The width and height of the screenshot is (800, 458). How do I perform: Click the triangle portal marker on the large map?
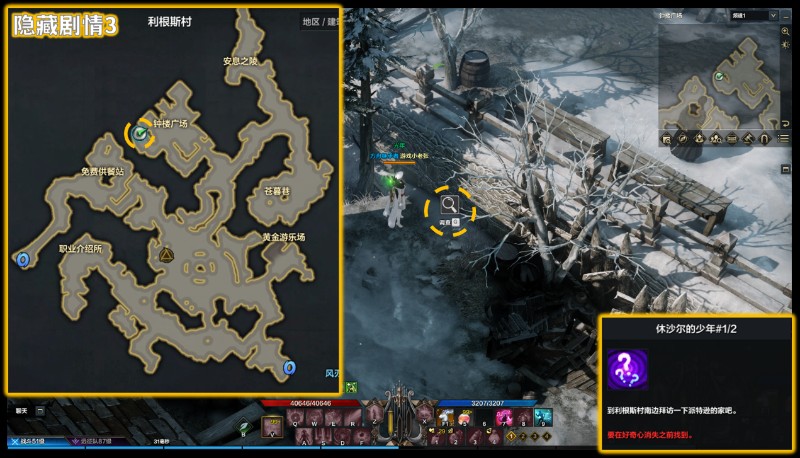[x=166, y=255]
